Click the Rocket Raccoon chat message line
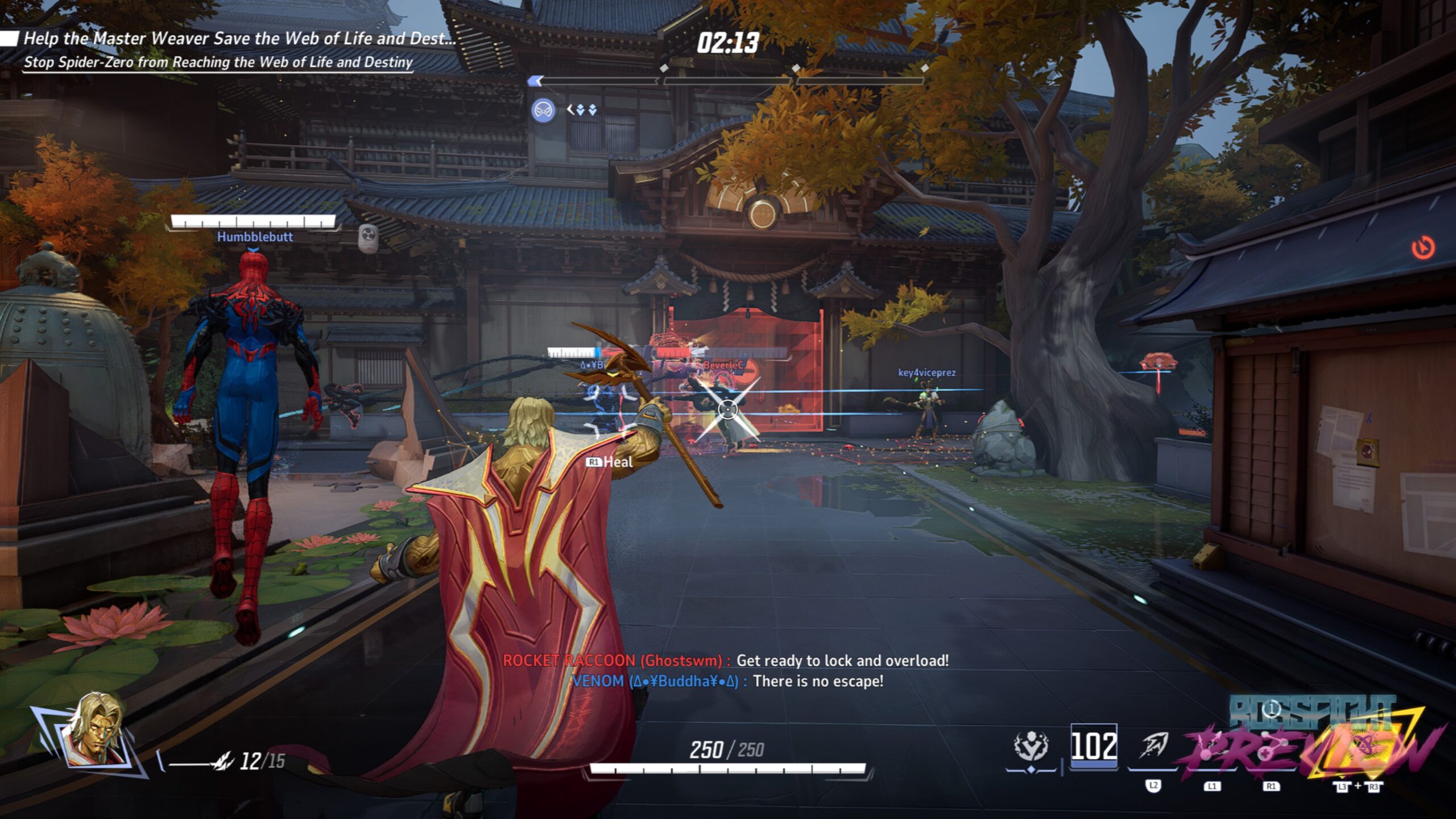The width and height of the screenshot is (1456, 819). [726, 660]
